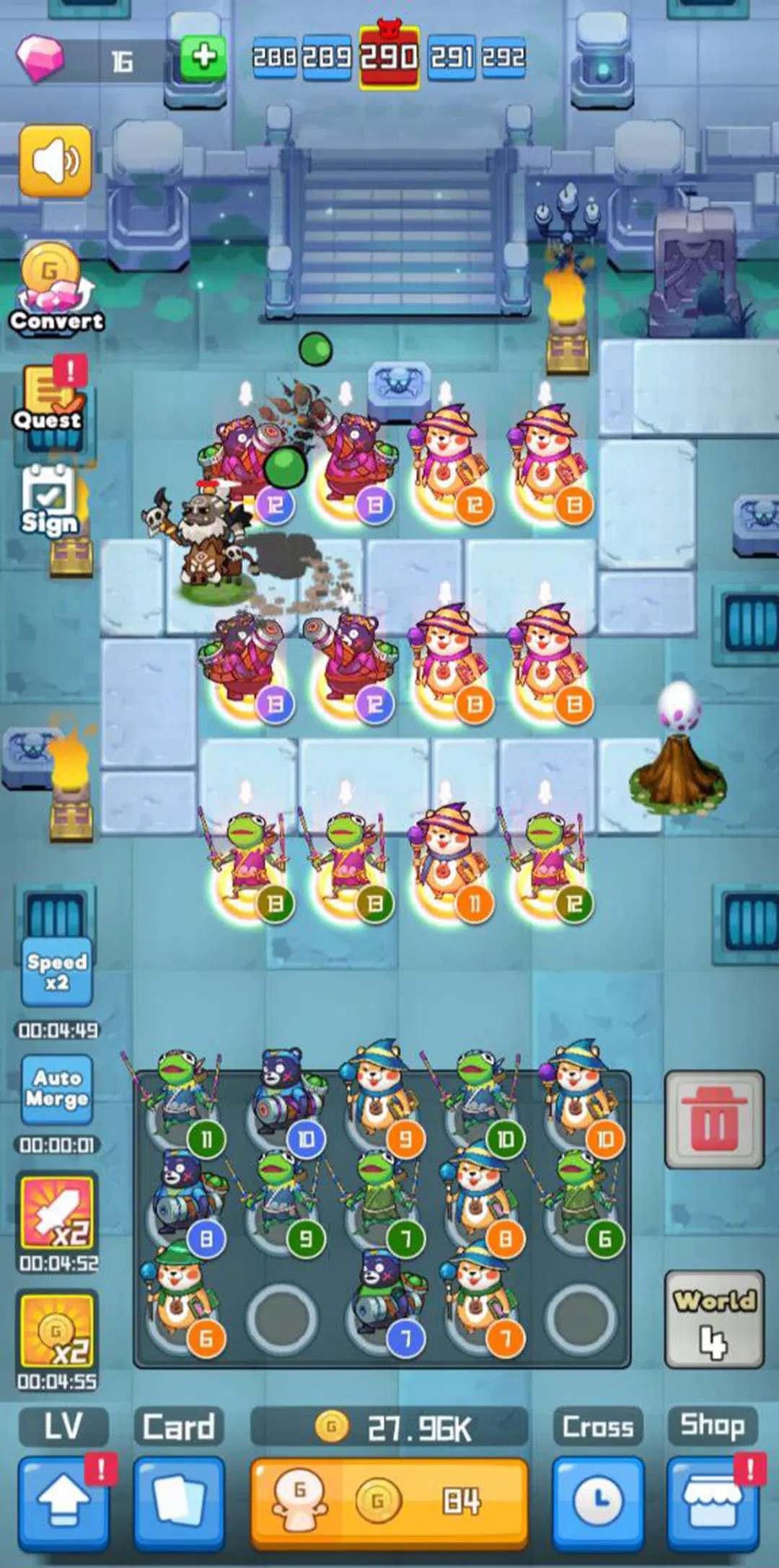Image resolution: width=779 pixels, height=1568 pixels.
Task: Open the Cross clock button
Action: tap(598, 1503)
